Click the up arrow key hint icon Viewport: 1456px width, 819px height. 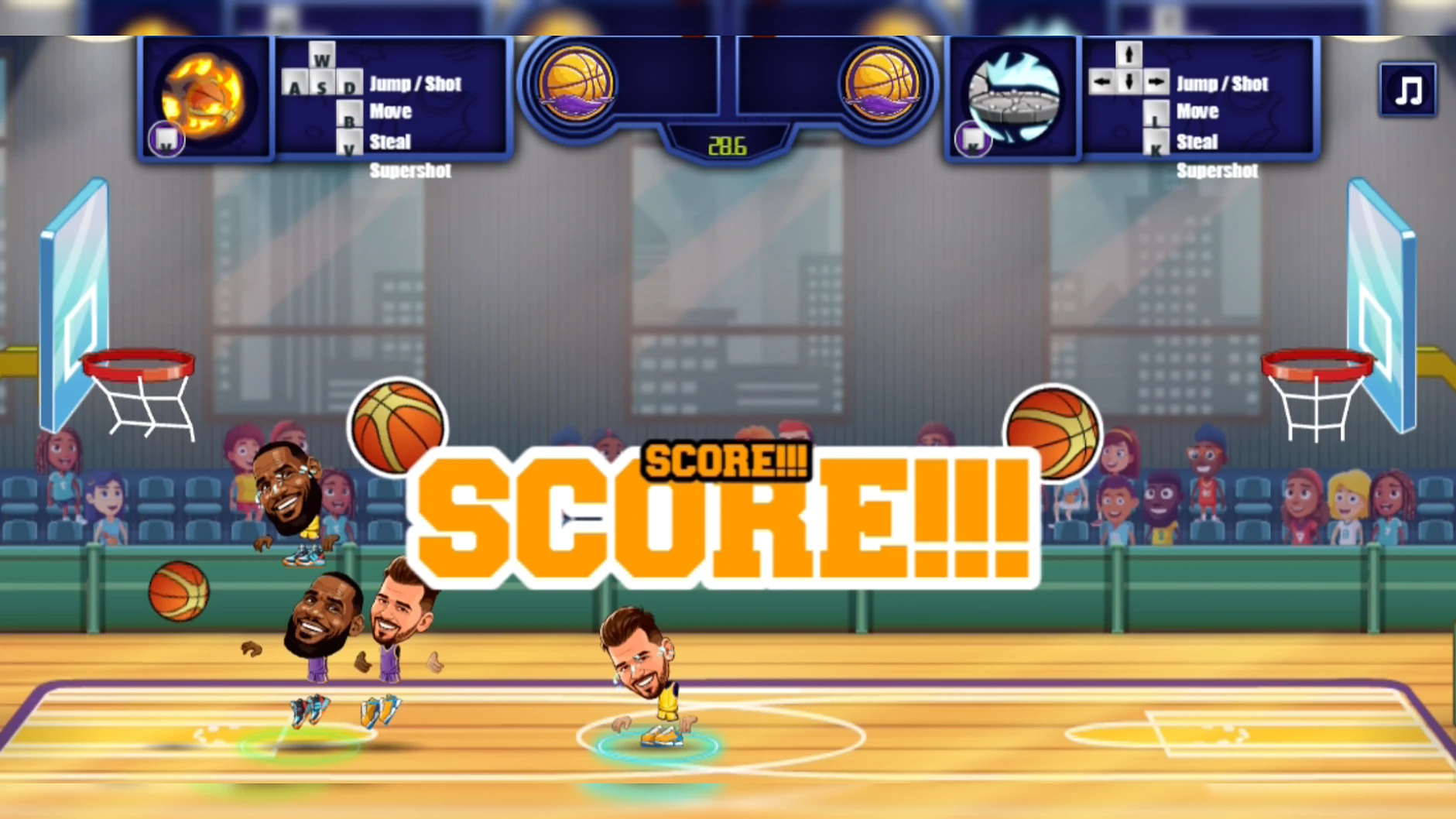coord(1129,56)
